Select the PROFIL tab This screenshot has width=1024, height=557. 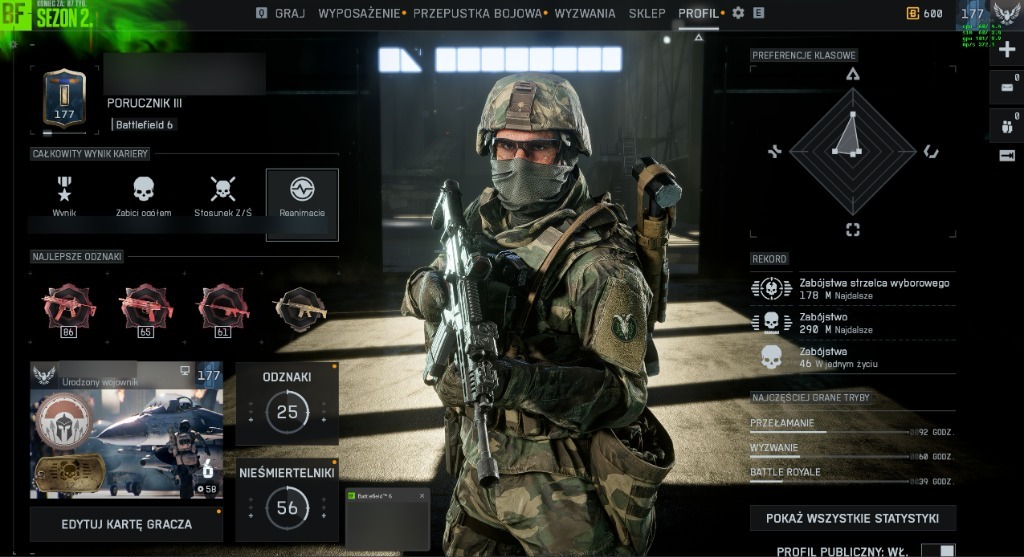pos(698,13)
